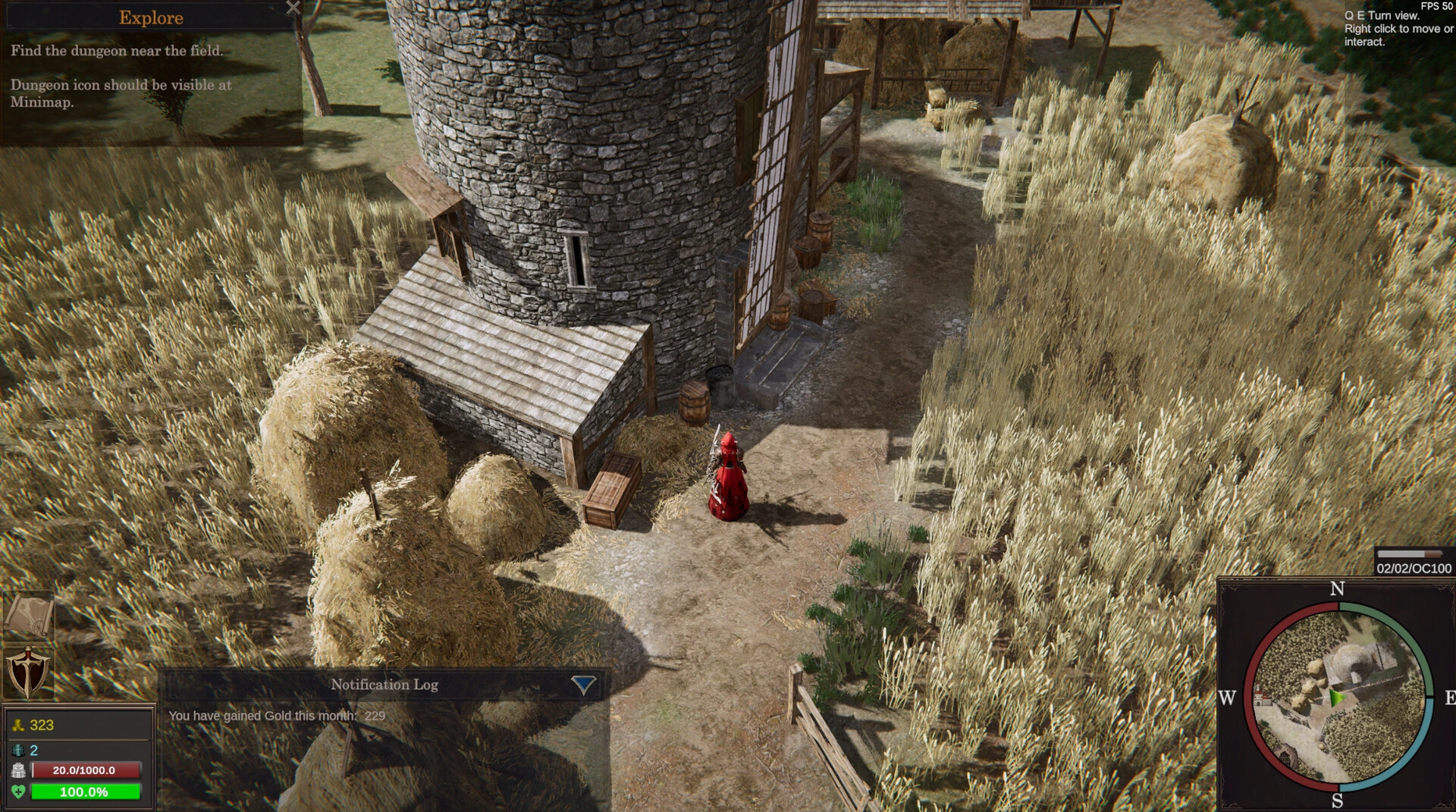Click the 20.0/1000.0 storage bar
The height and width of the screenshot is (812, 1456).
pyautogui.click(x=85, y=771)
